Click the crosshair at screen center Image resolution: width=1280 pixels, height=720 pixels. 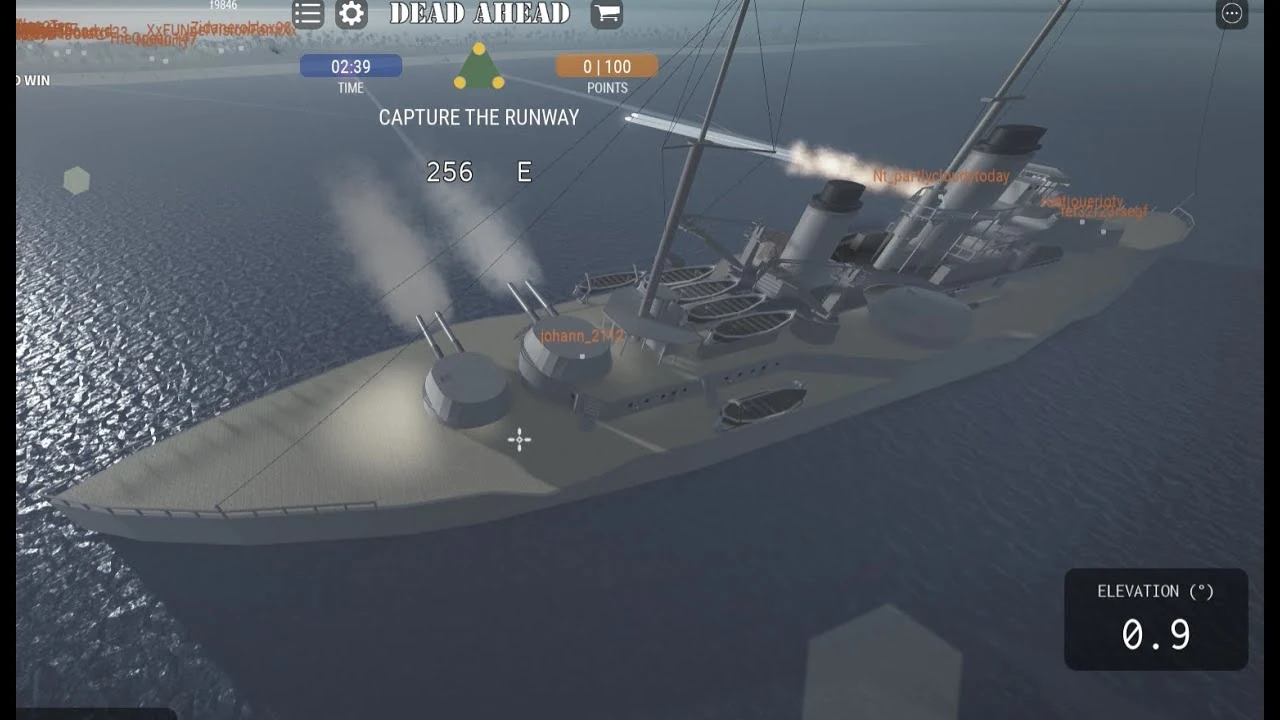[518, 438]
